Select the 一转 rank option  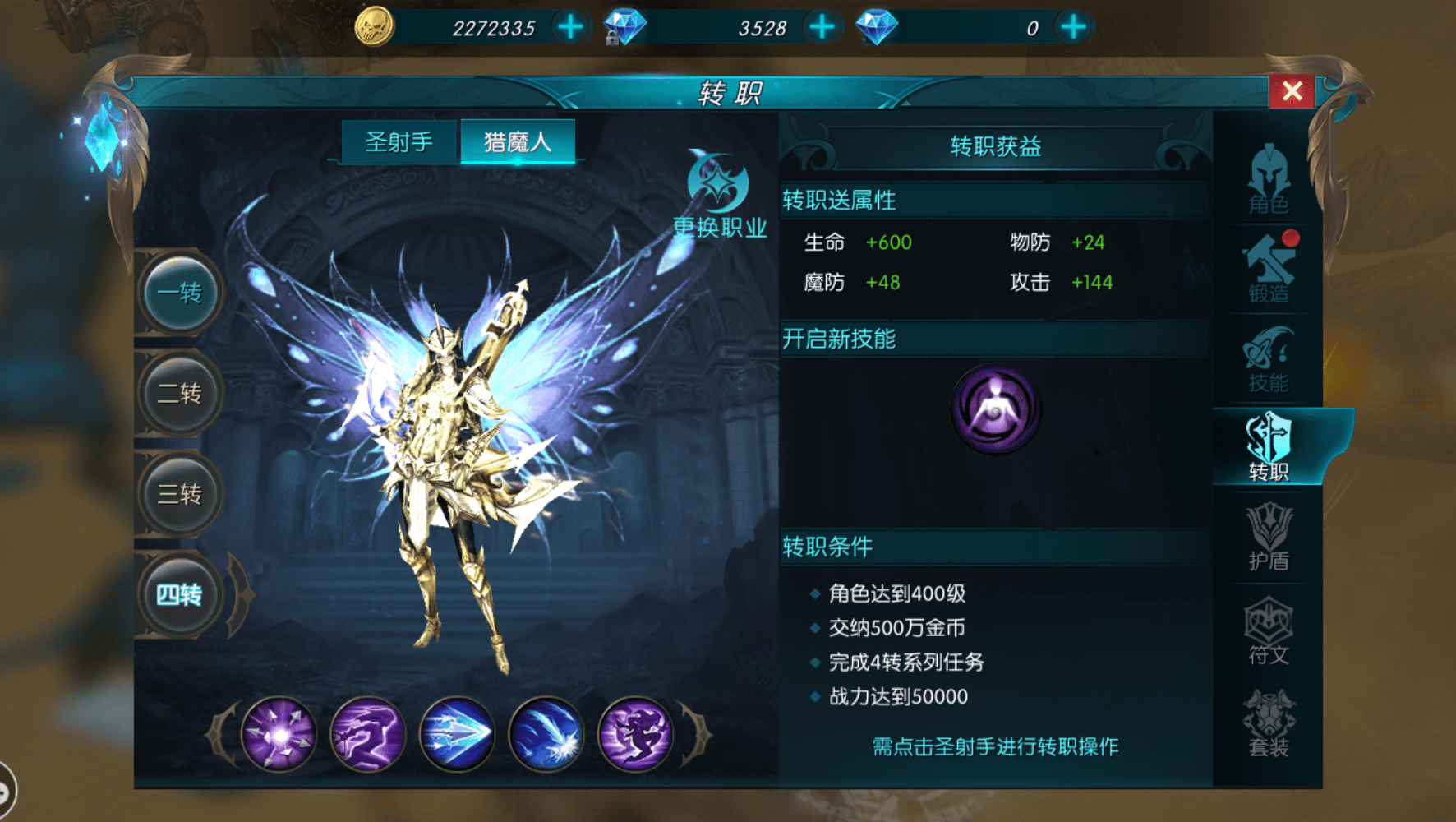pos(180,293)
